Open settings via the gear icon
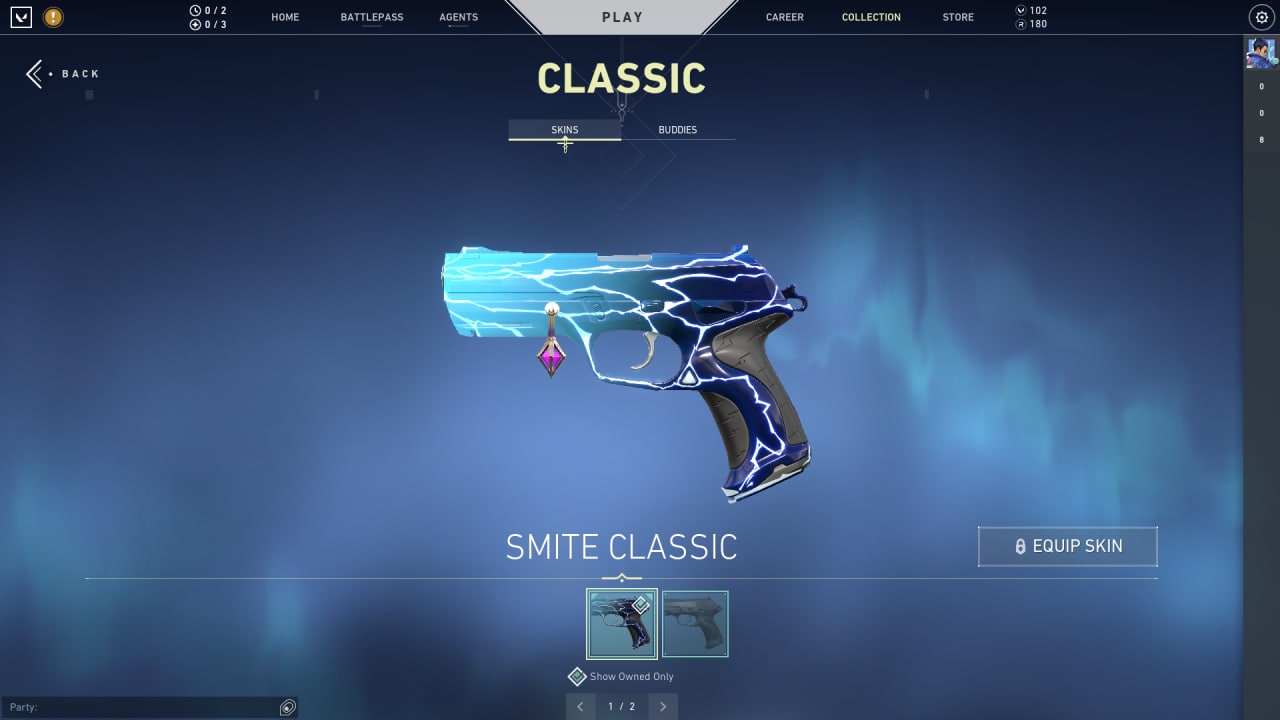The image size is (1280, 720). click(1260, 17)
